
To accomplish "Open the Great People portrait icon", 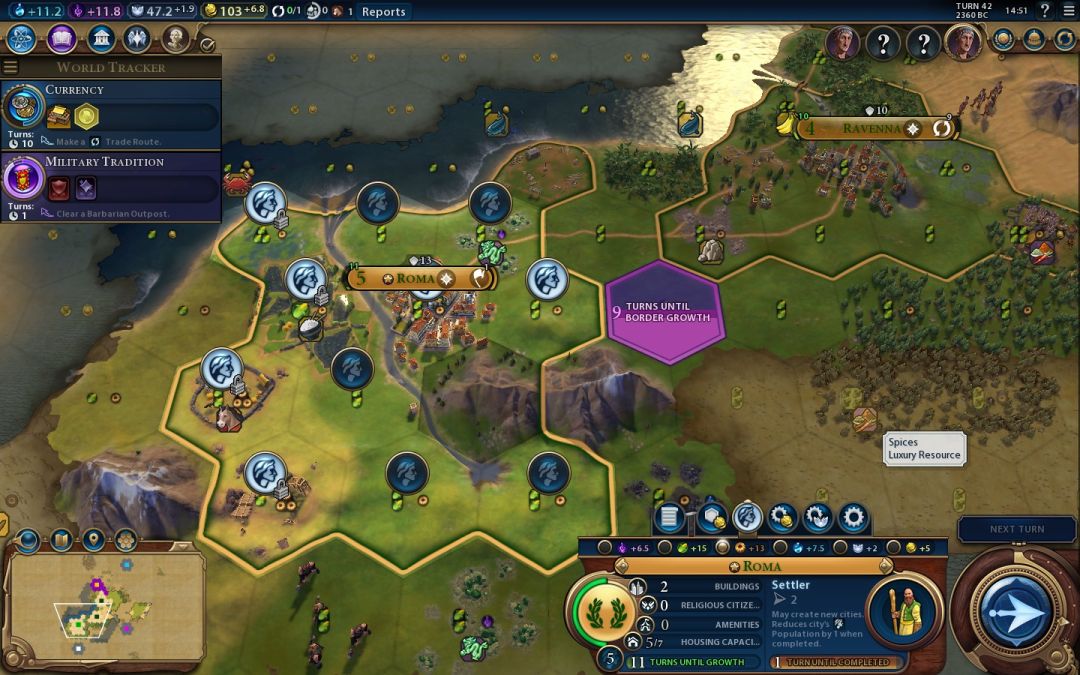I will click(x=176, y=40).
